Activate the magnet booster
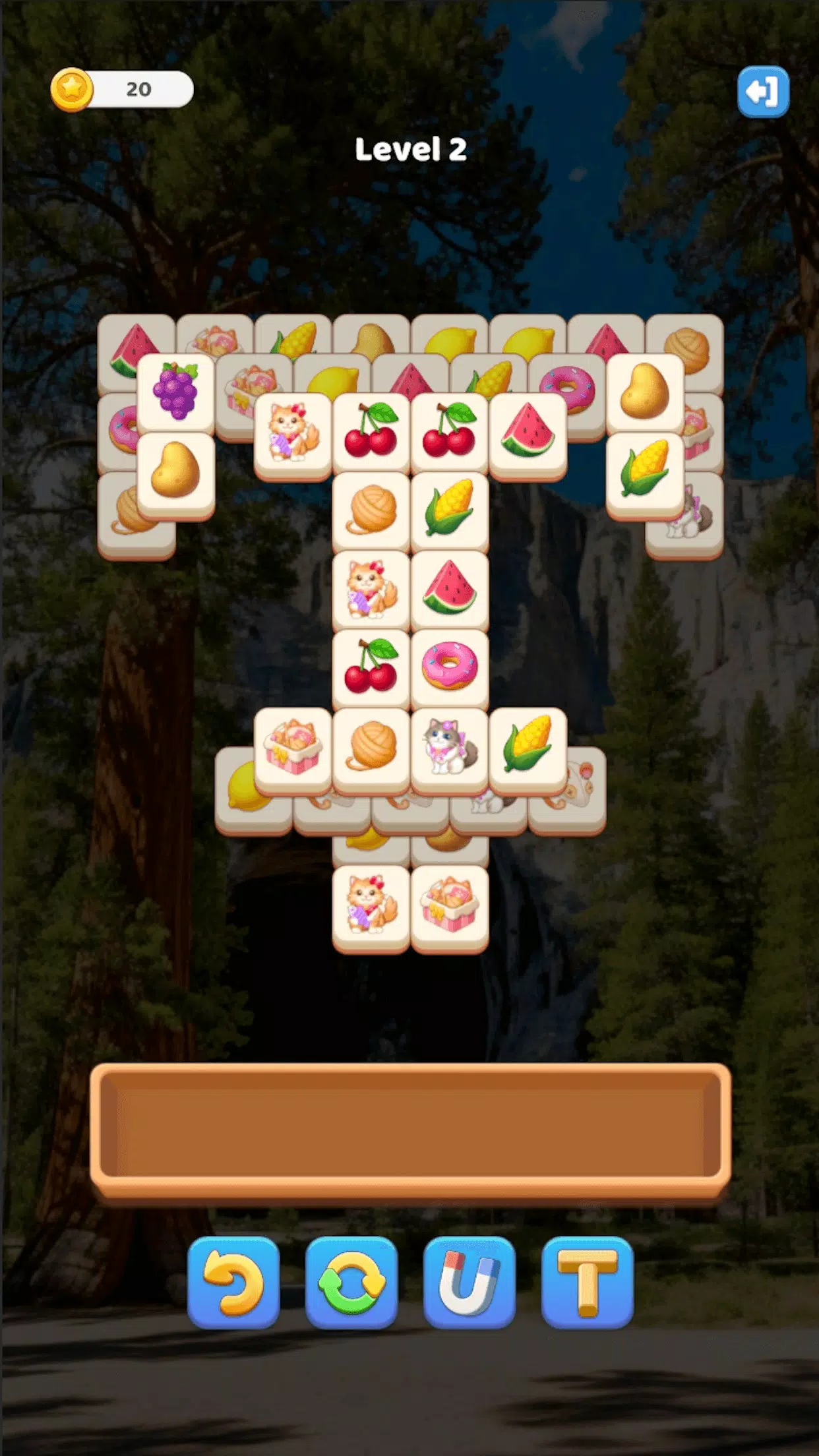This screenshot has height=1456, width=819. [469, 1282]
